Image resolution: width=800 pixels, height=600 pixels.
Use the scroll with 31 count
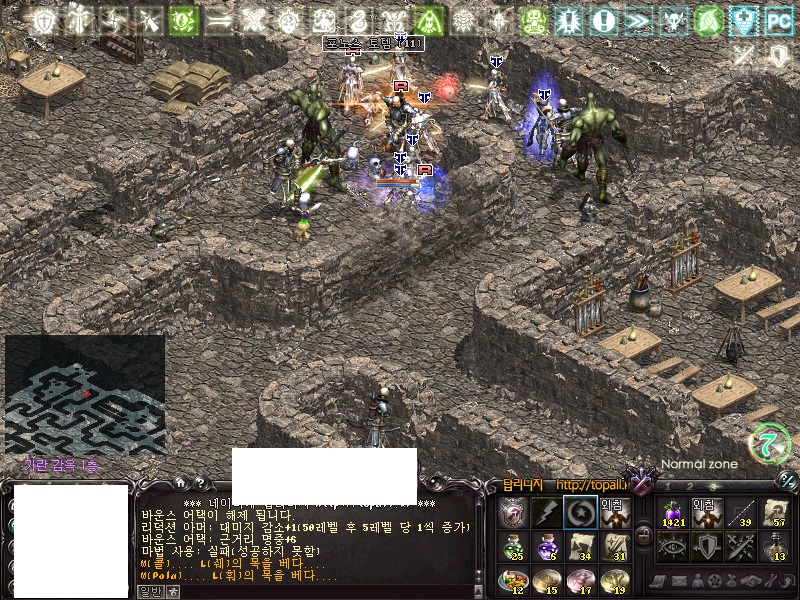pos(614,546)
